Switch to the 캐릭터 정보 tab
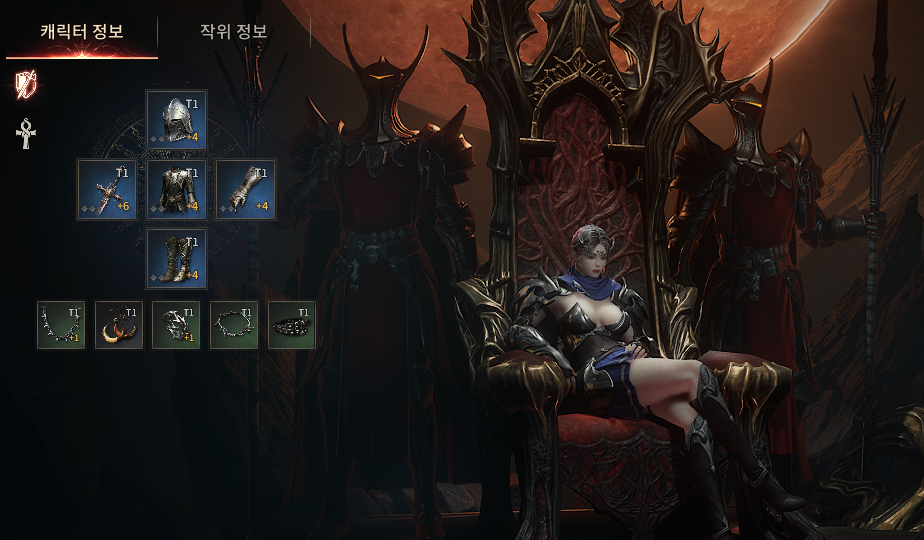This screenshot has width=924, height=540. 81,31
